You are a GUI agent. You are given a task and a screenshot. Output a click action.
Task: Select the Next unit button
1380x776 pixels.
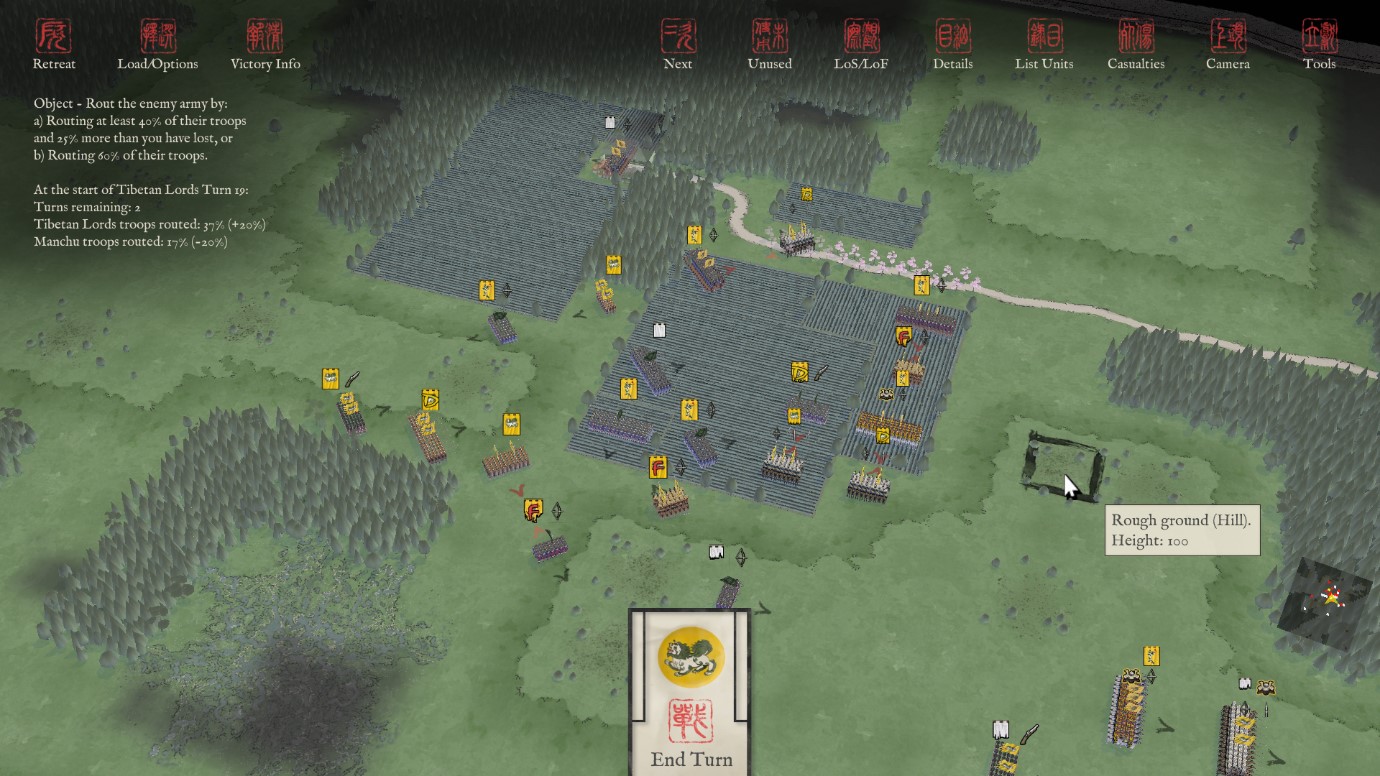(678, 45)
